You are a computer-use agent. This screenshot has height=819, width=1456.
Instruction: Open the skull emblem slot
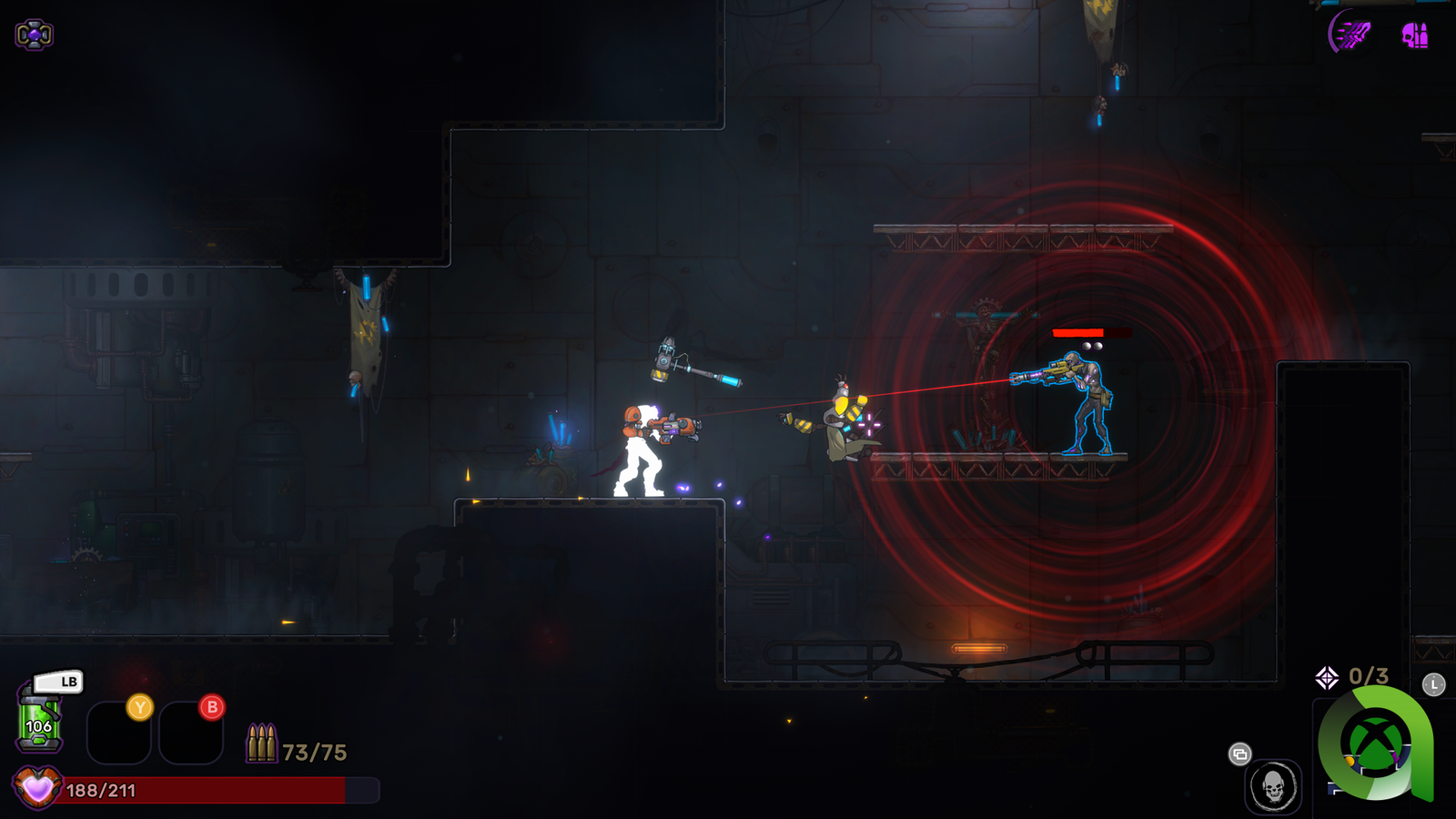tap(1273, 786)
